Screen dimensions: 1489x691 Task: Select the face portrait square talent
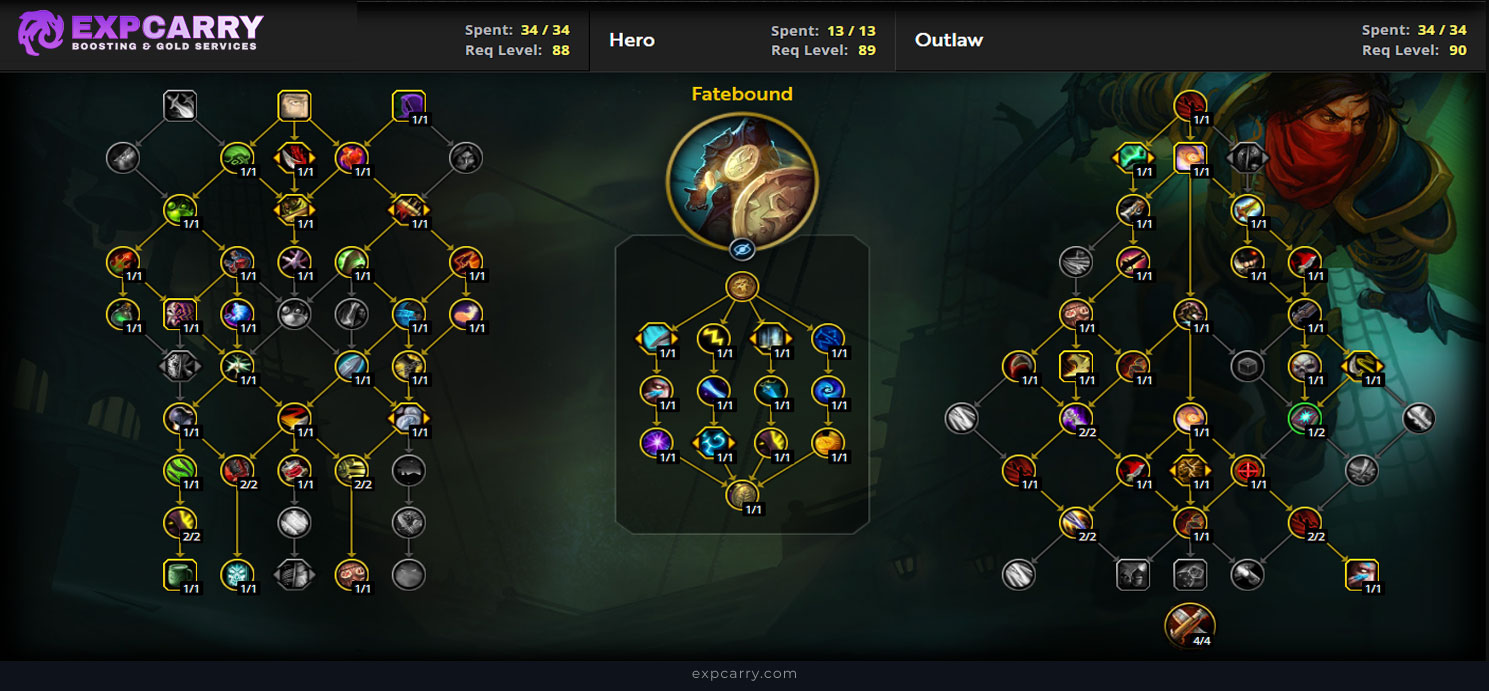(x=294, y=105)
